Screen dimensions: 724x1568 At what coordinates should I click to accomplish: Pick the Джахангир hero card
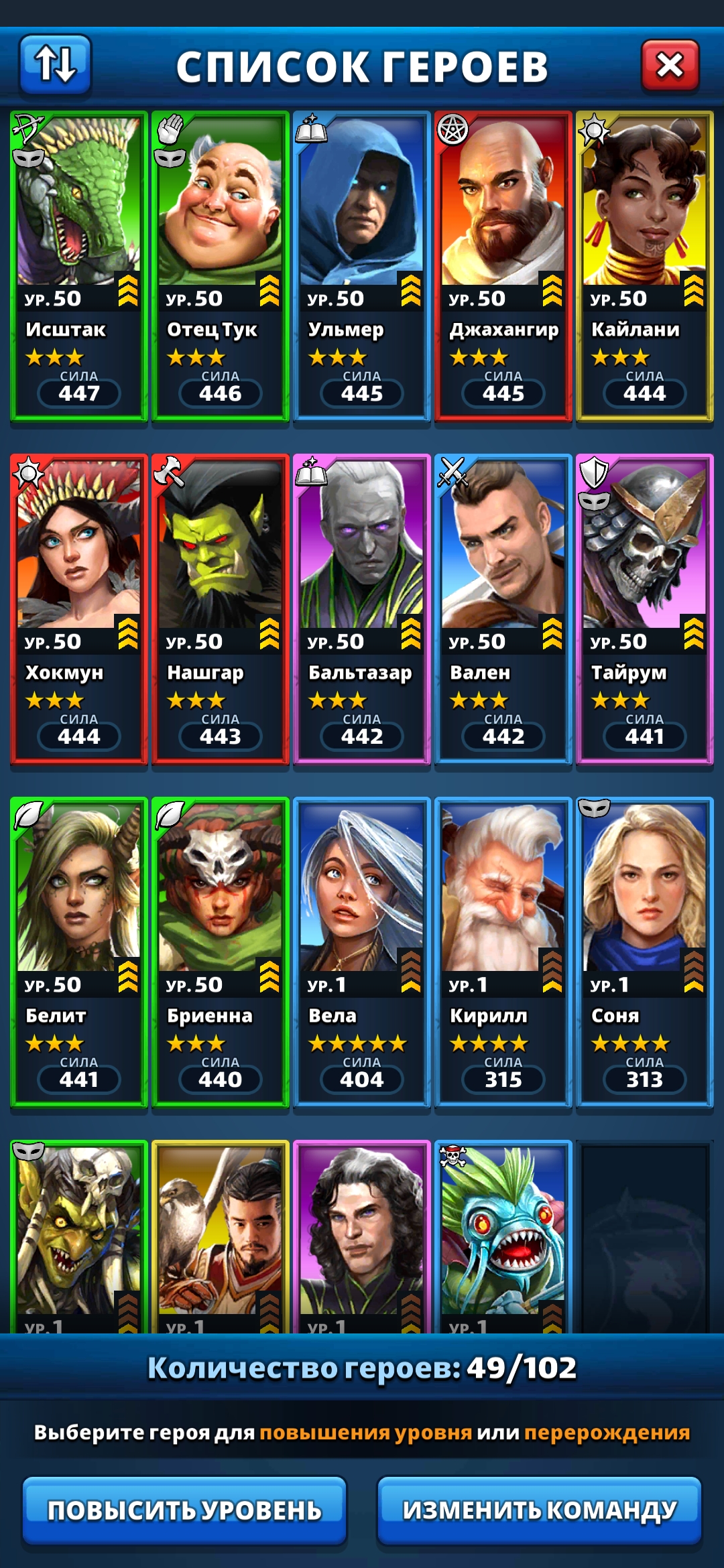click(x=503, y=265)
